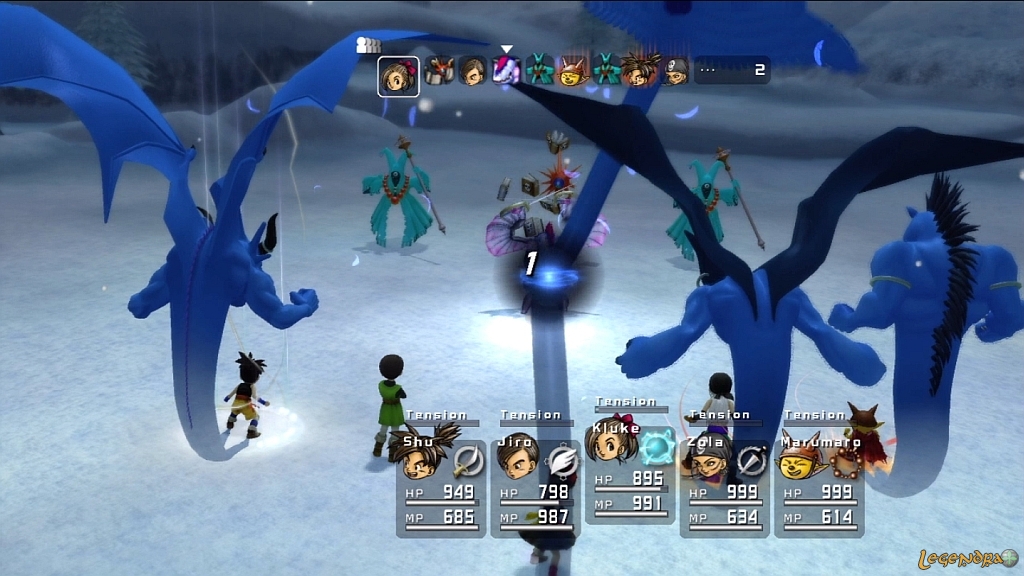Select Kluke's portrait in the turn order bar

point(398,77)
